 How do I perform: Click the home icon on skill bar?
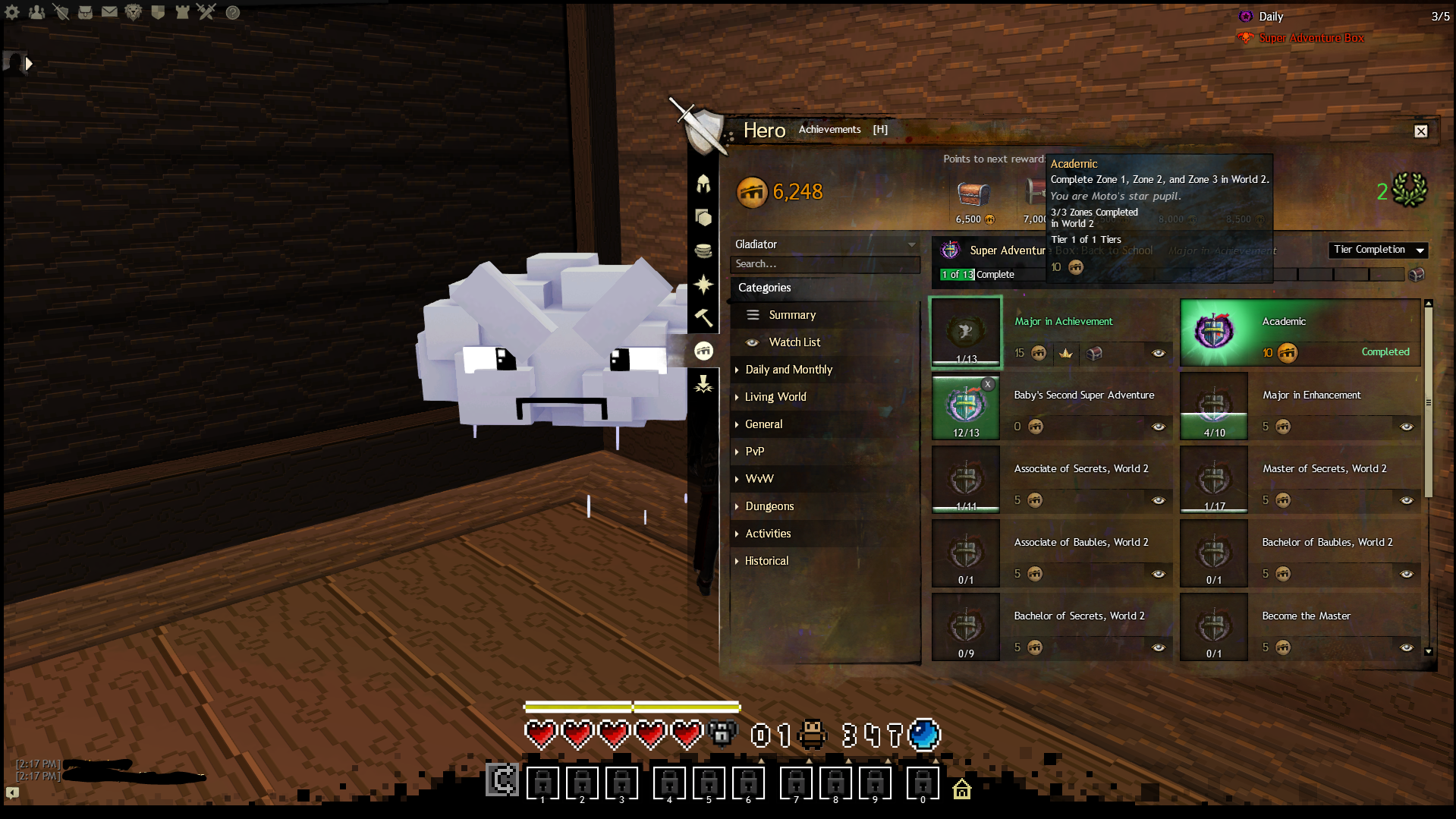[961, 789]
